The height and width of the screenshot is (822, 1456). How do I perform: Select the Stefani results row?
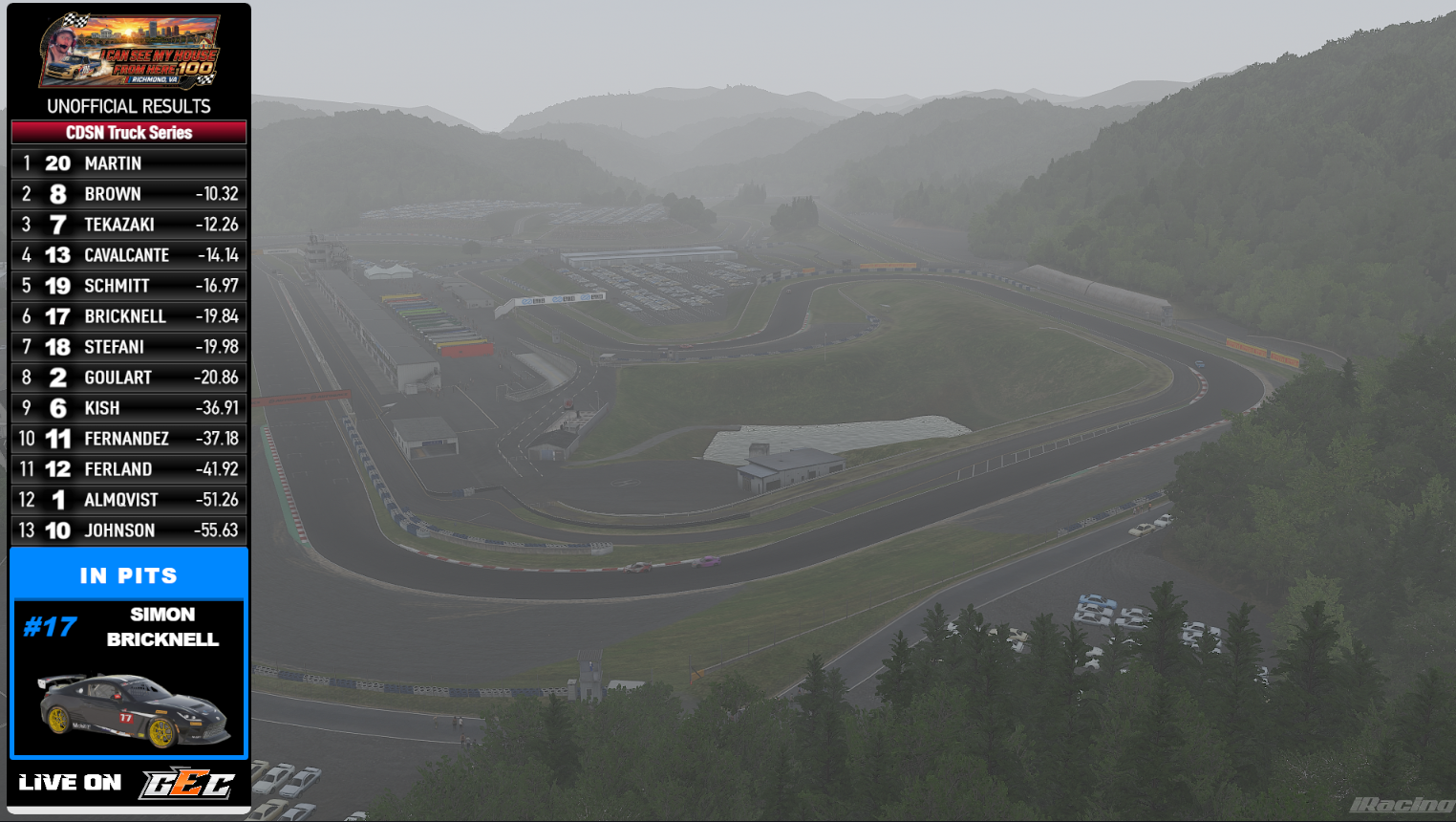click(129, 347)
